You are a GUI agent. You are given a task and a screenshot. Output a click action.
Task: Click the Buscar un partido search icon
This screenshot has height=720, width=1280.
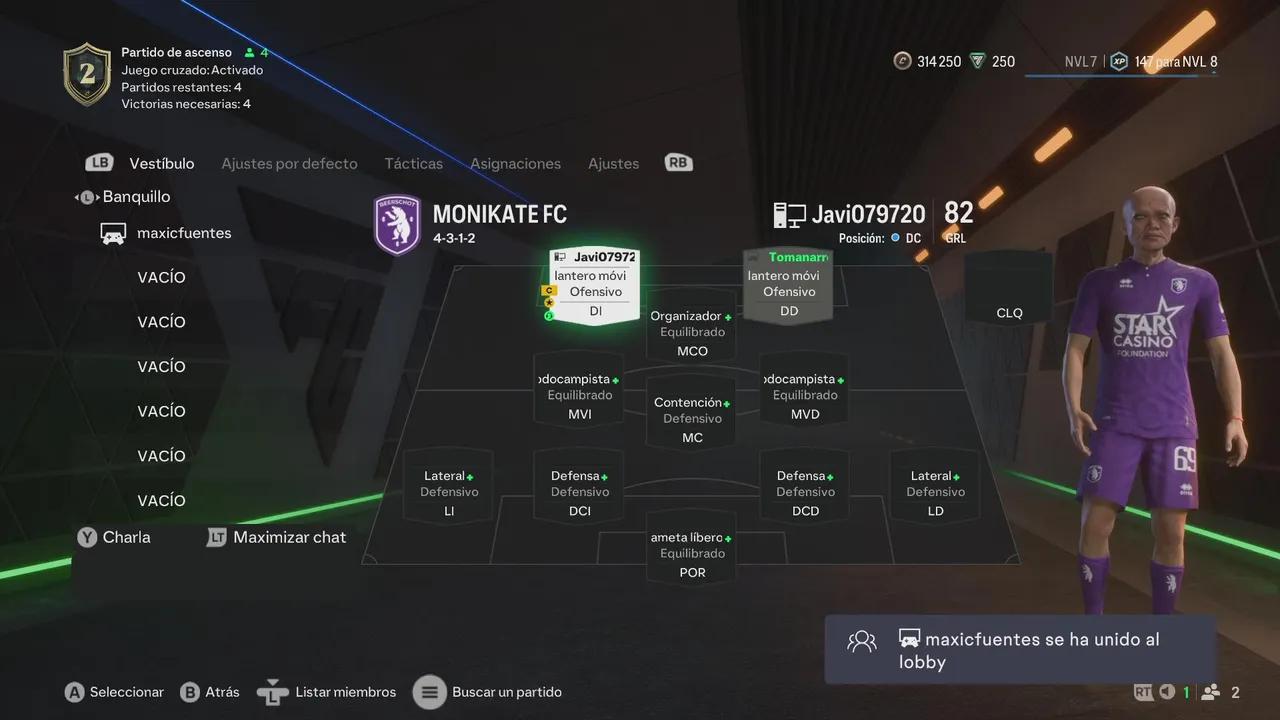pyautogui.click(x=430, y=691)
